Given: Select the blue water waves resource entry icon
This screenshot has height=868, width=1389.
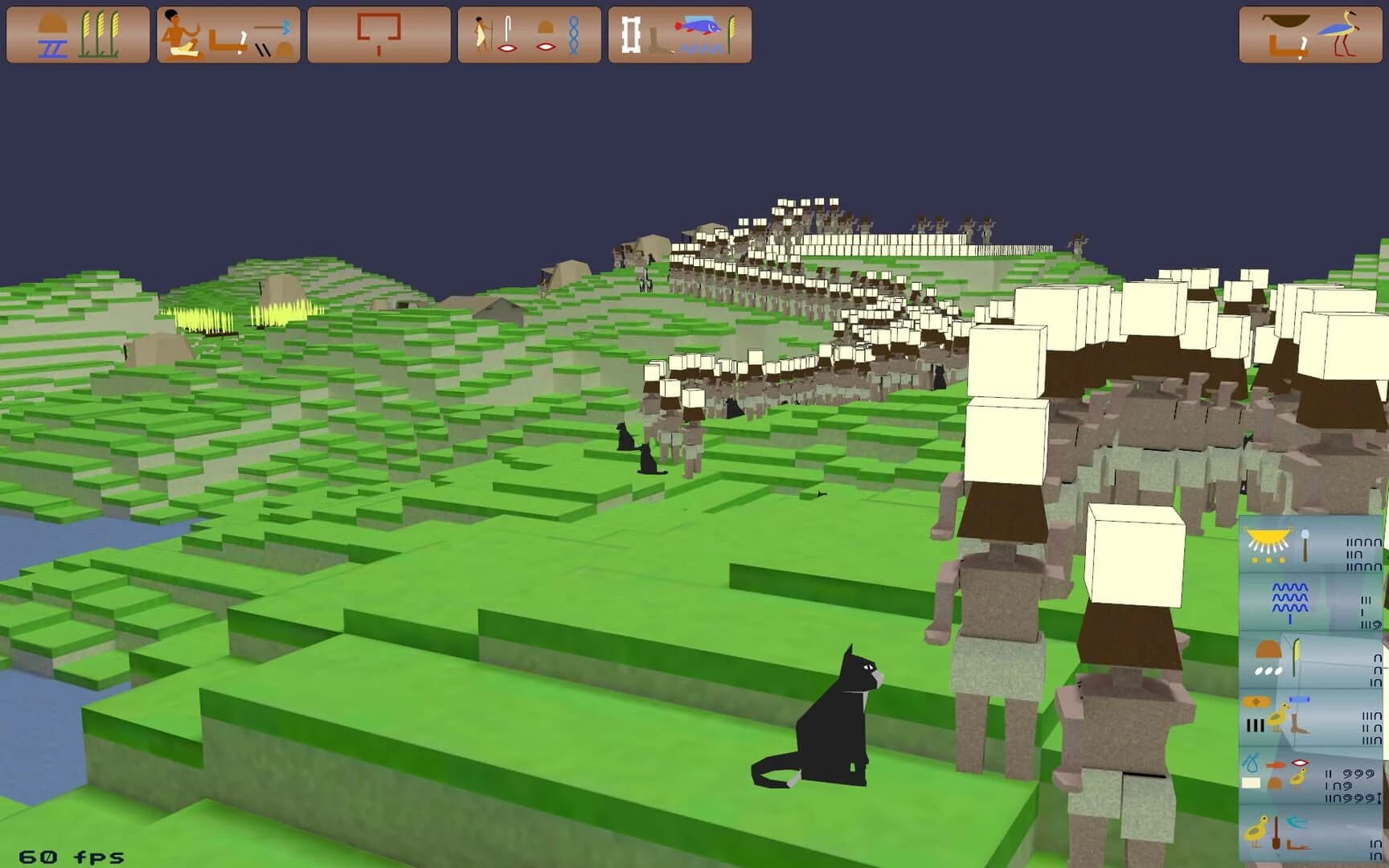Looking at the screenshot, I should click(x=1289, y=602).
